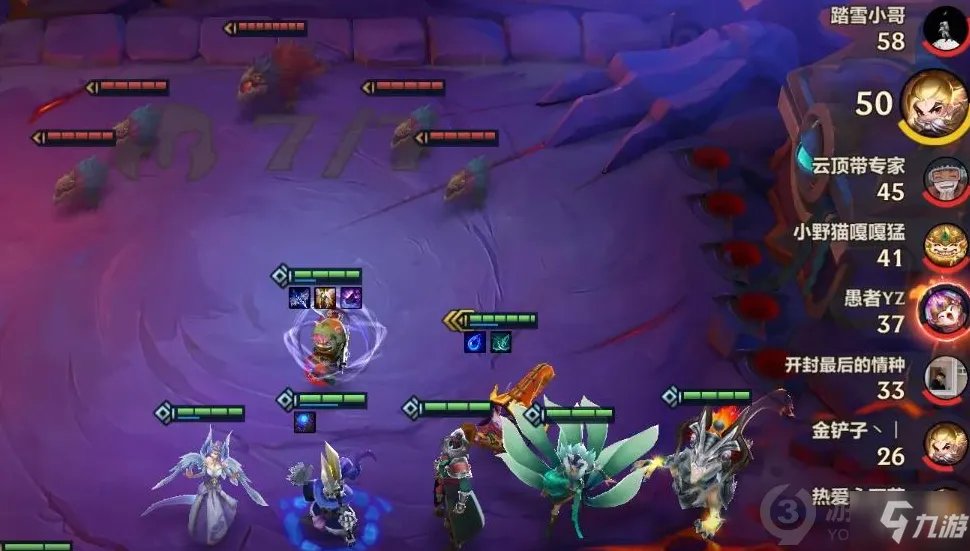Open 小野猫嘎嘎猛's player portrait

tap(944, 245)
